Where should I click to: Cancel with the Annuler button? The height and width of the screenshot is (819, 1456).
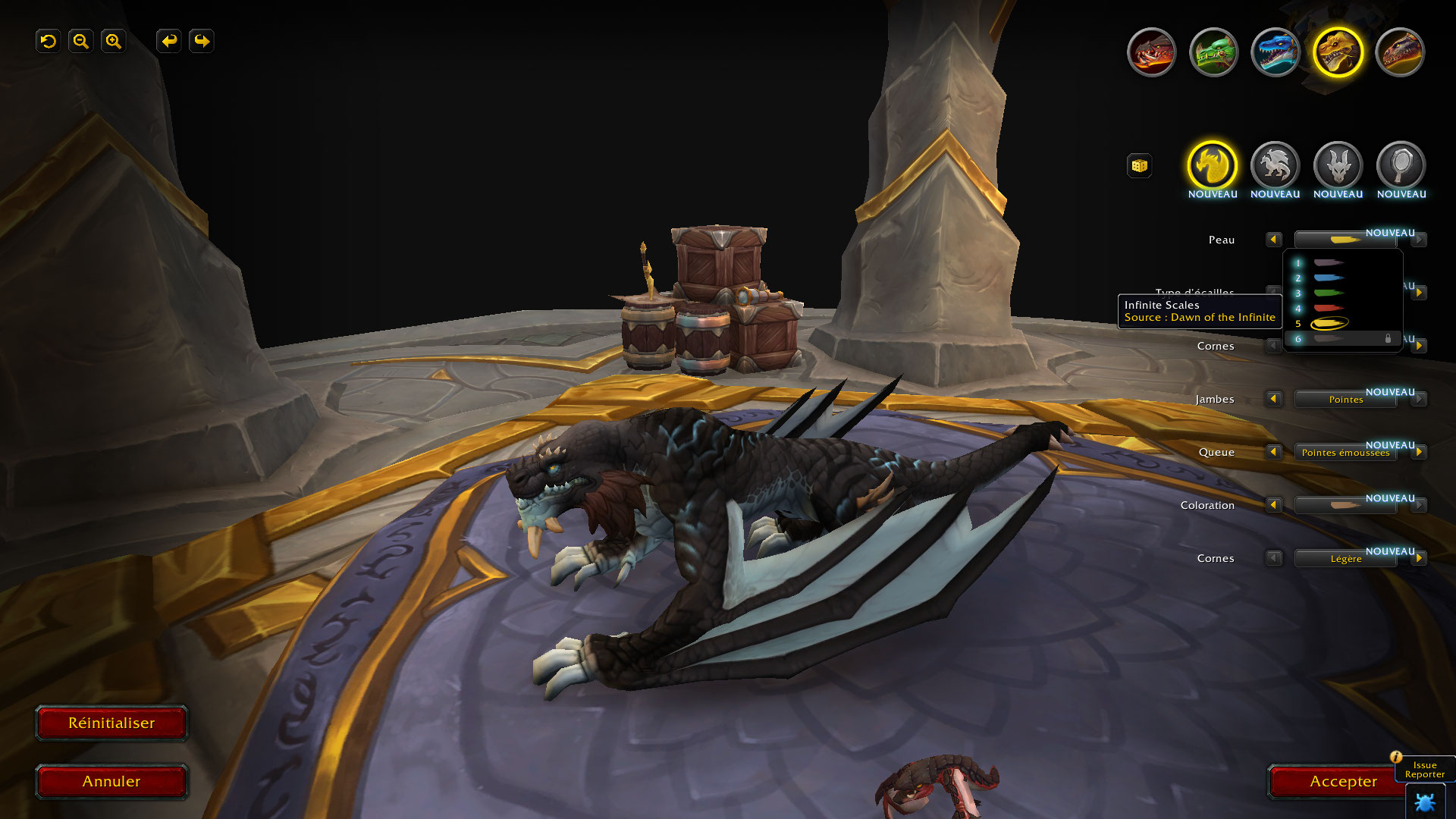tap(111, 782)
